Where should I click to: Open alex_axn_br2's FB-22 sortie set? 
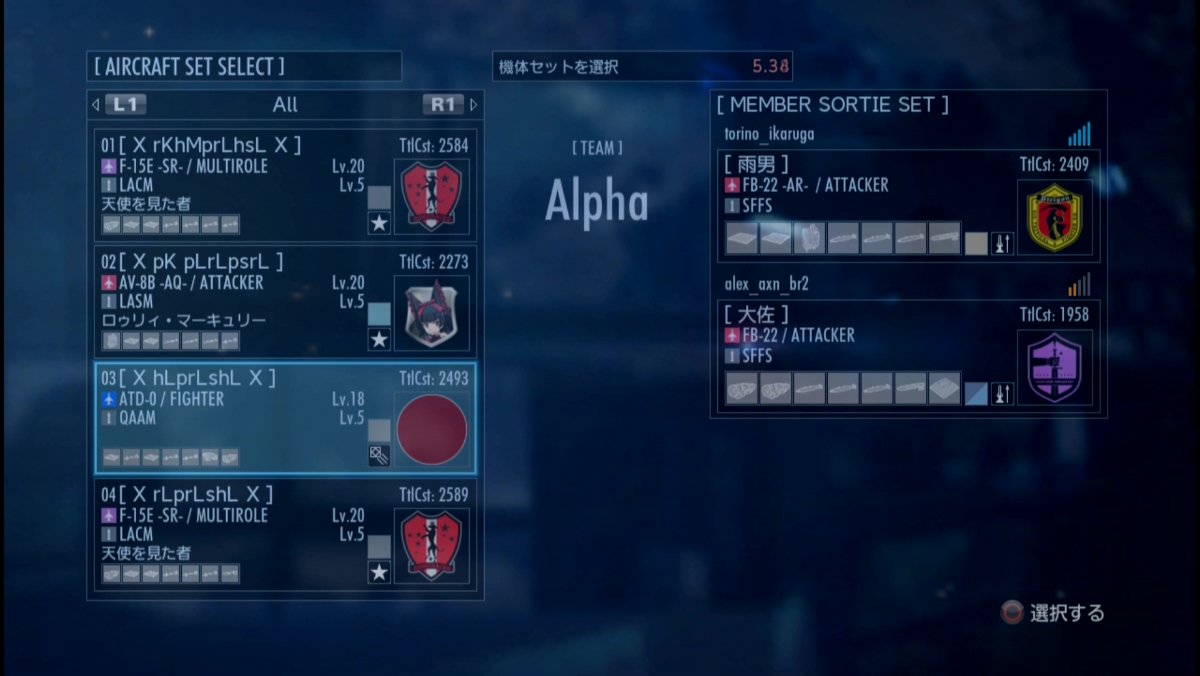(860, 355)
